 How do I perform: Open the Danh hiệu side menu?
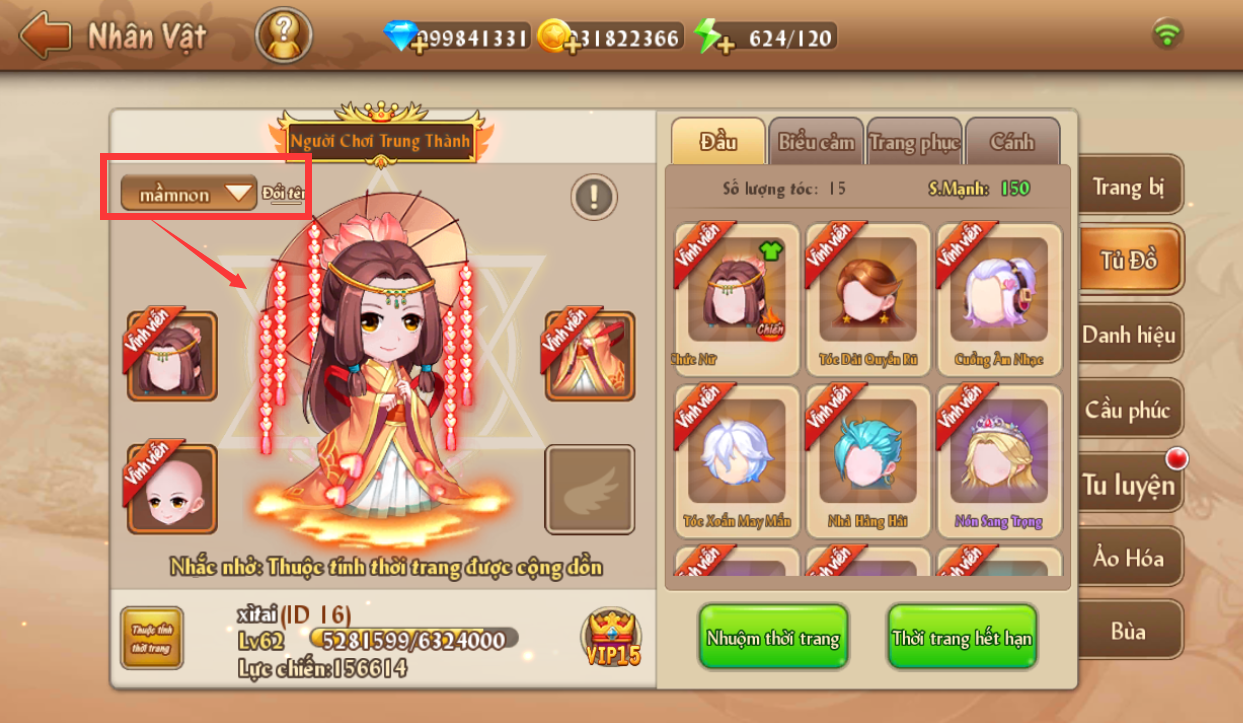(x=1128, y=335)
